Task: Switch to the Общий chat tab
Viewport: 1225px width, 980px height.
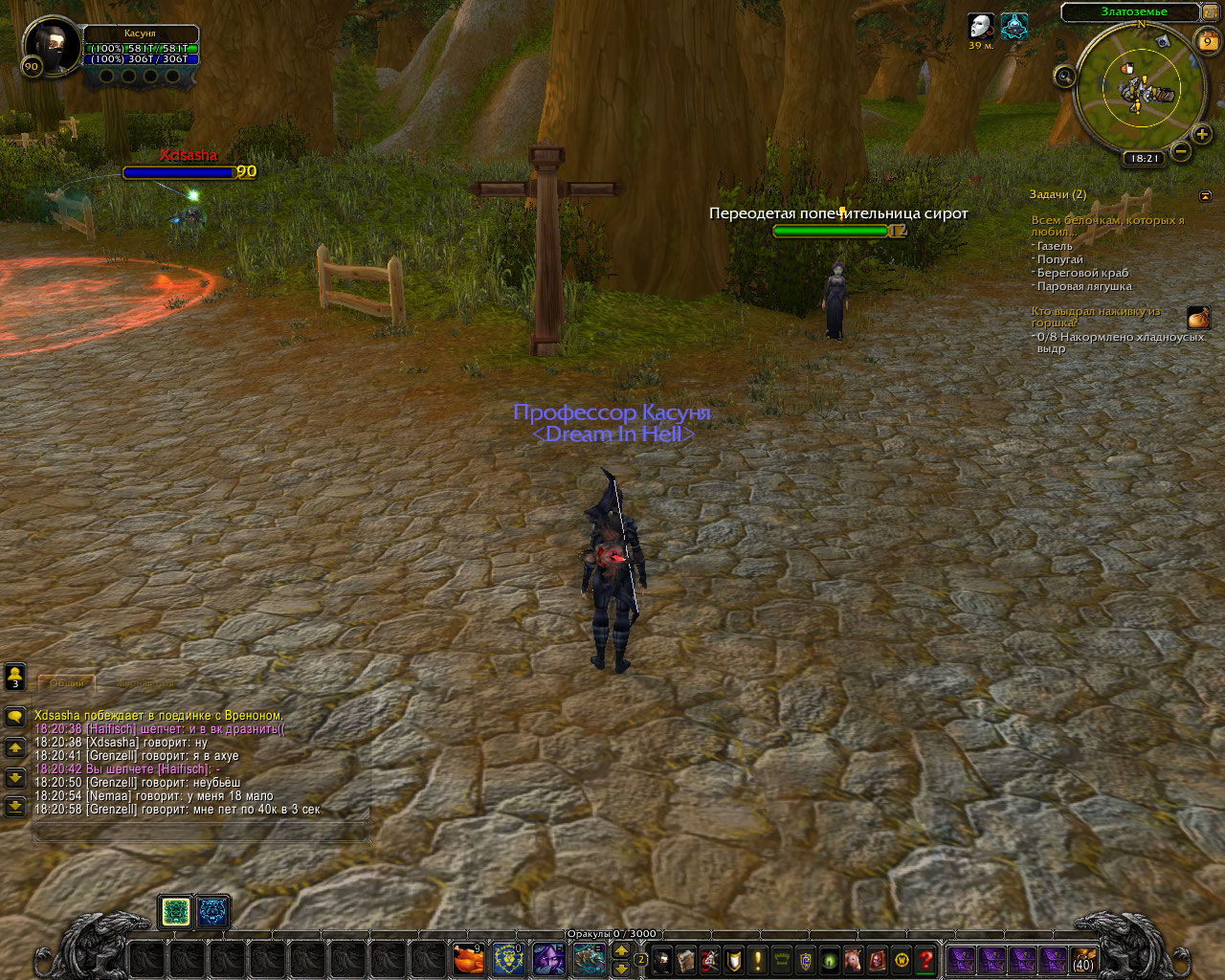Action: (66, 683)
